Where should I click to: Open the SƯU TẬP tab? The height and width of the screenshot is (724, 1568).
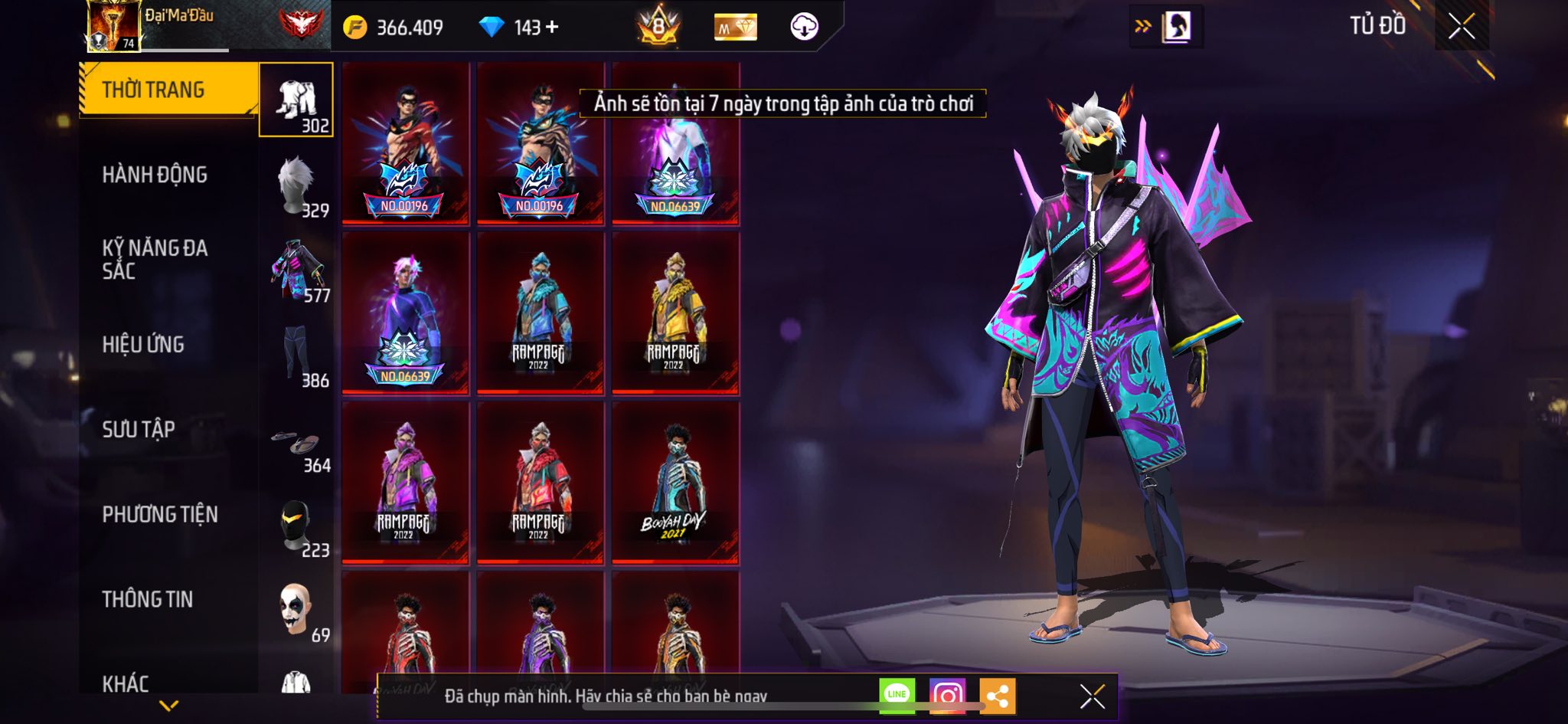(139, 430)
